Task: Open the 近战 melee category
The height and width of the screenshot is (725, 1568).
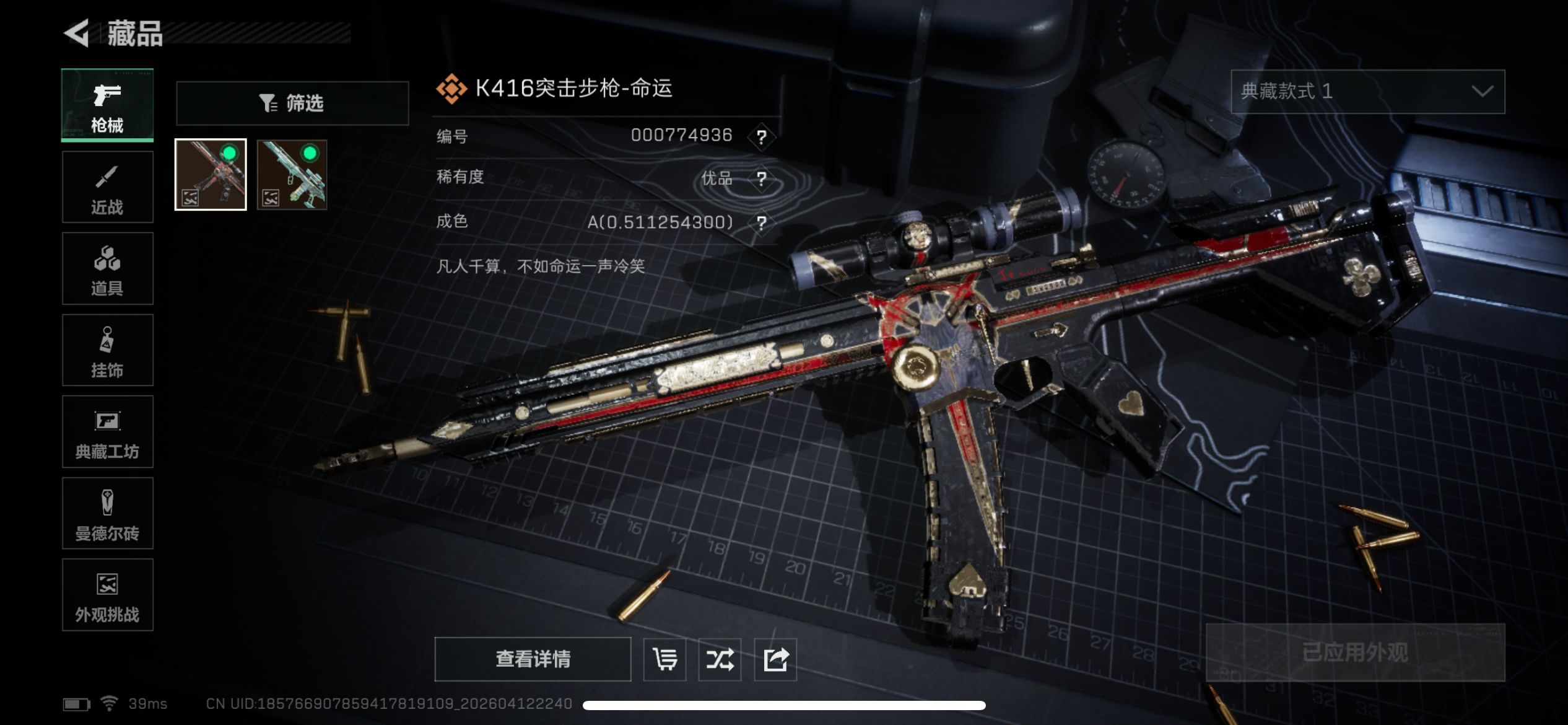Action: [x=107, y=187]
